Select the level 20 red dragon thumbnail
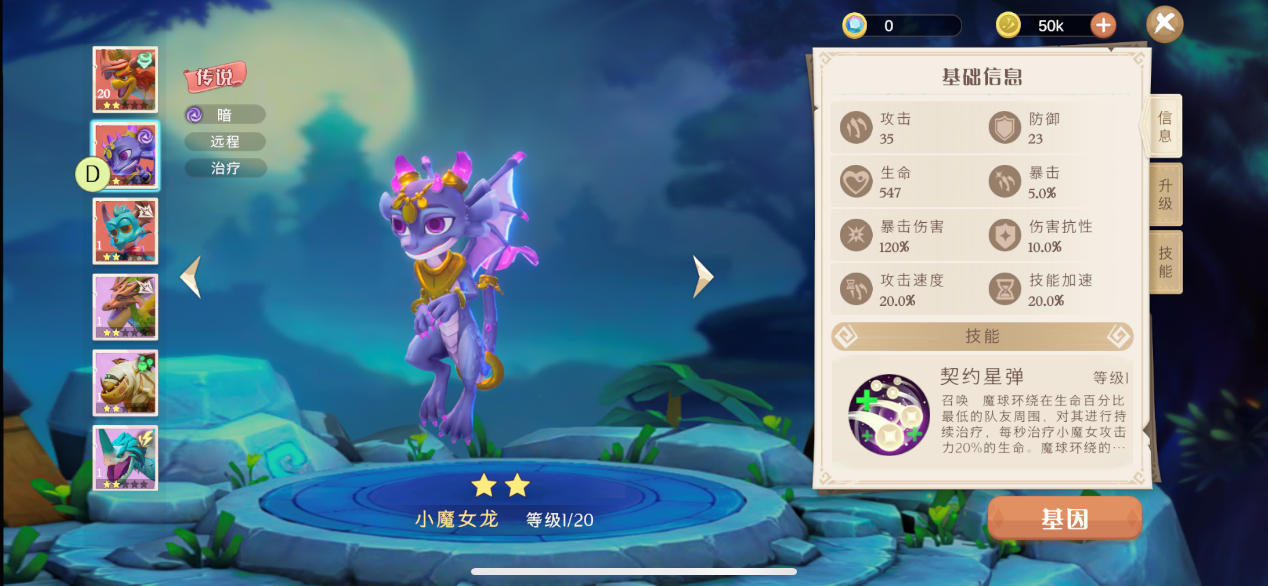This screenshot has width=1268, height=586. point(125,79)
